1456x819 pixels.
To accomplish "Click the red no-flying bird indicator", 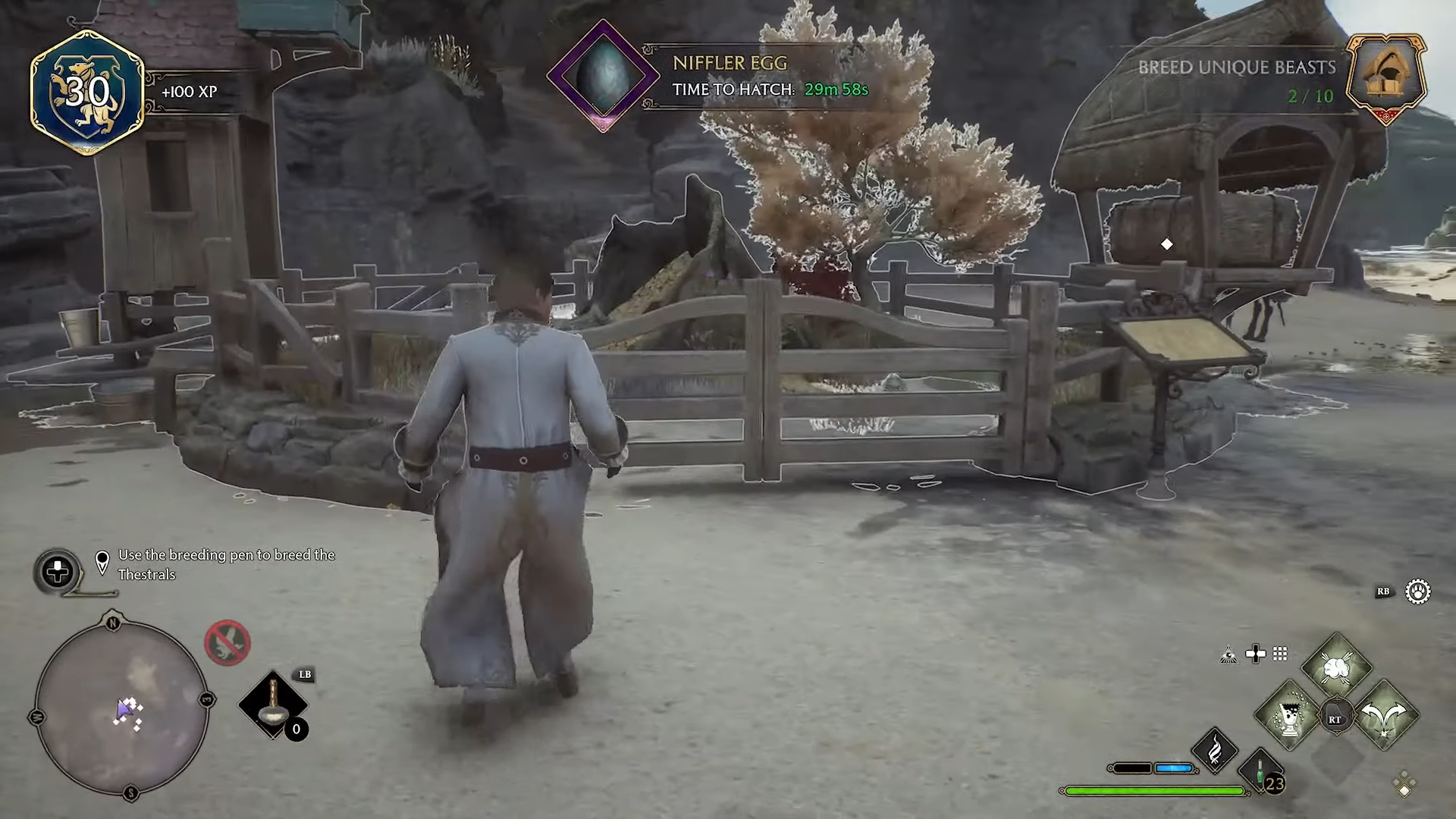I will pyautogui.click(x=227, y=643).
